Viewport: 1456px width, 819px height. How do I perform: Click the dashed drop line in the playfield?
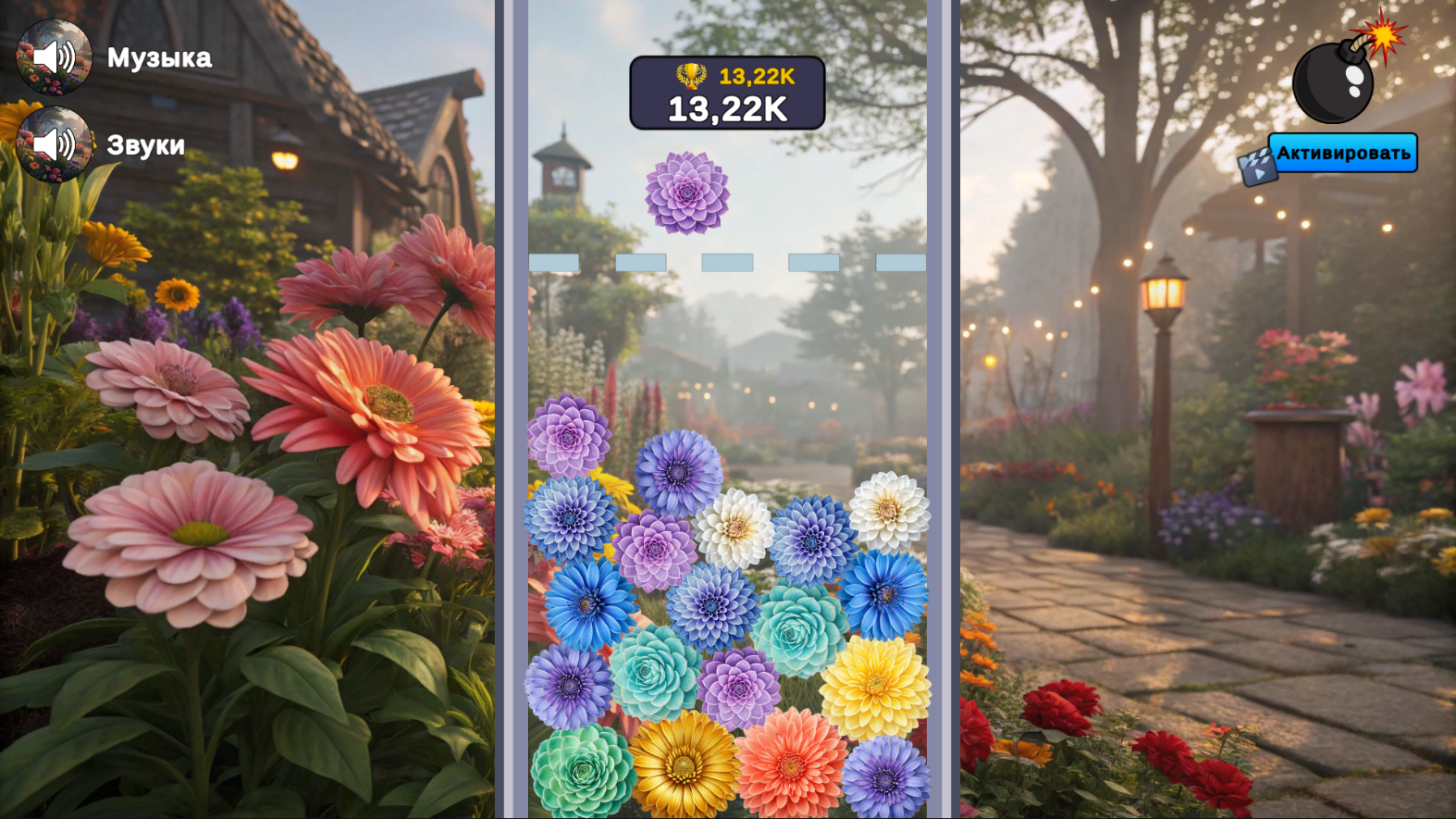(726, 262)
